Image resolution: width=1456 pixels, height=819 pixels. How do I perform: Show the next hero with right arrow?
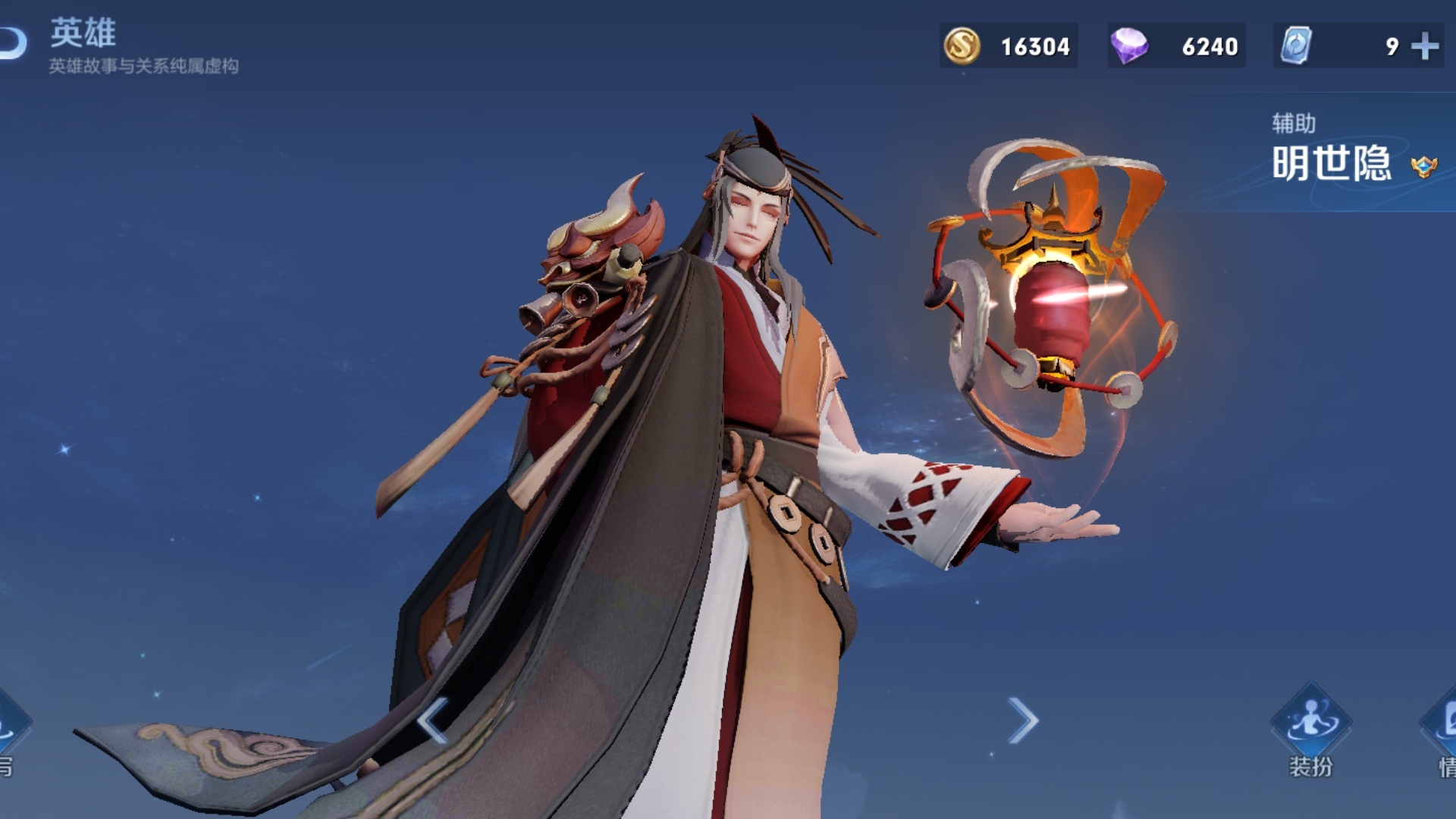pos(1022,720)
